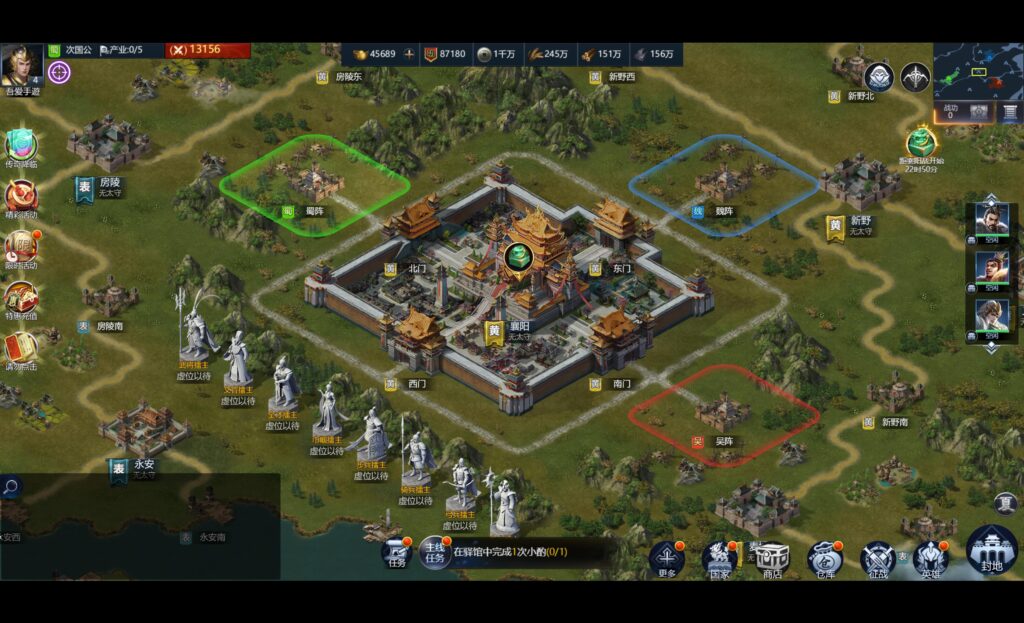The height and width of the screenshot is (623, 1024).
Task: Open the 传奇降临 event icon
Action: 21,147
